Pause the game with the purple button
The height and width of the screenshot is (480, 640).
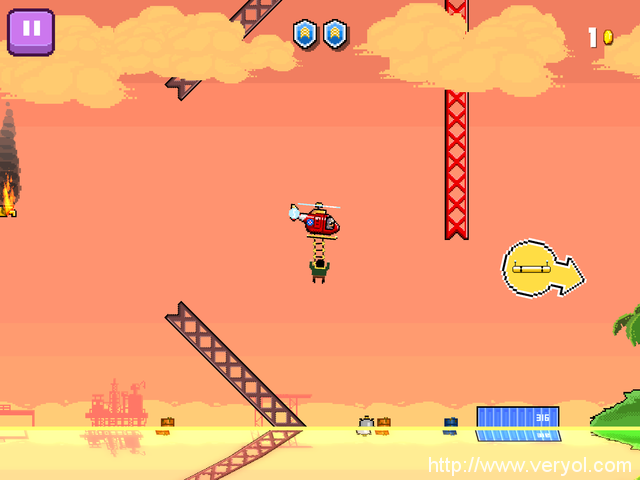(x=31, y=30)
